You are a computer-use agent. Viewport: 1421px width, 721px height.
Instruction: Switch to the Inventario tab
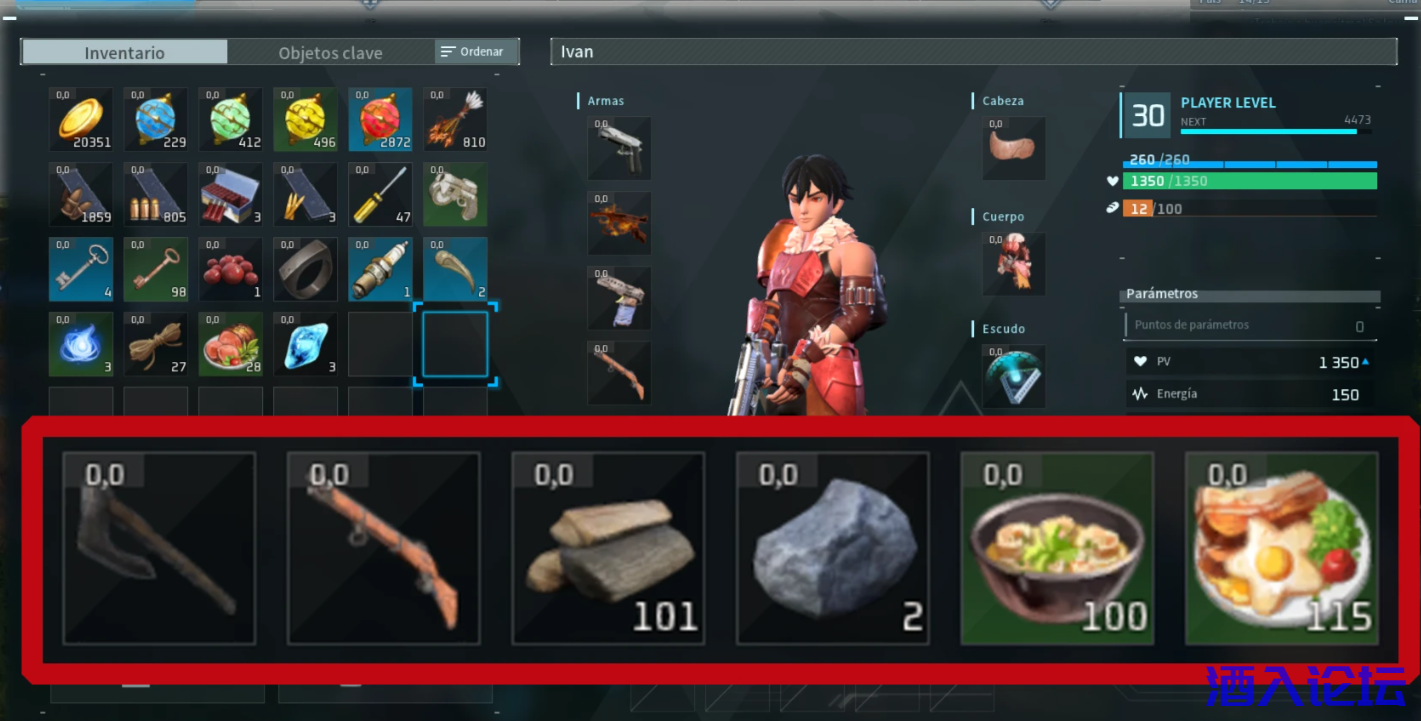(125, 52)
